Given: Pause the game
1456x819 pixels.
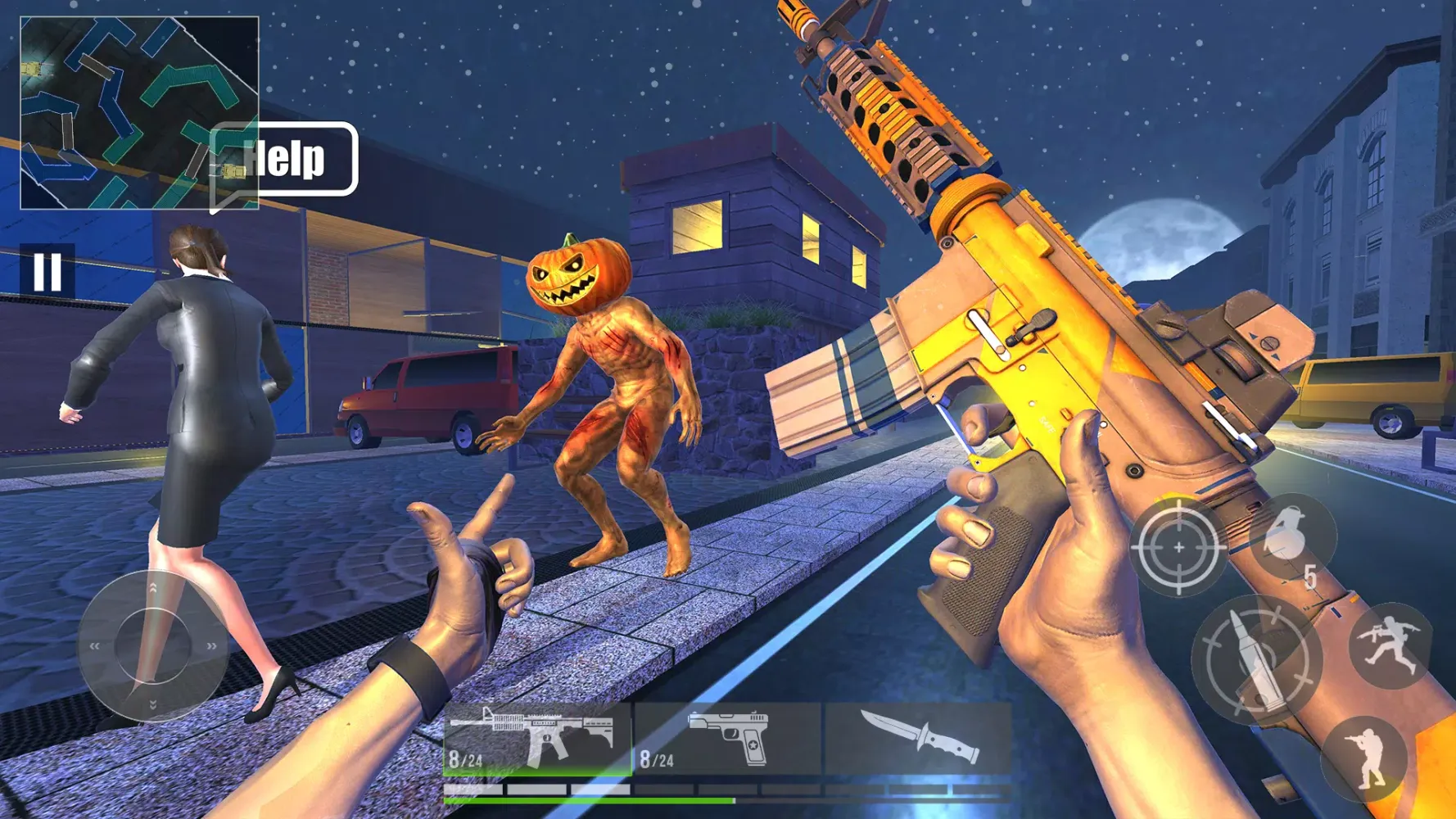Looking at the screenshot, I should [47, 270].
